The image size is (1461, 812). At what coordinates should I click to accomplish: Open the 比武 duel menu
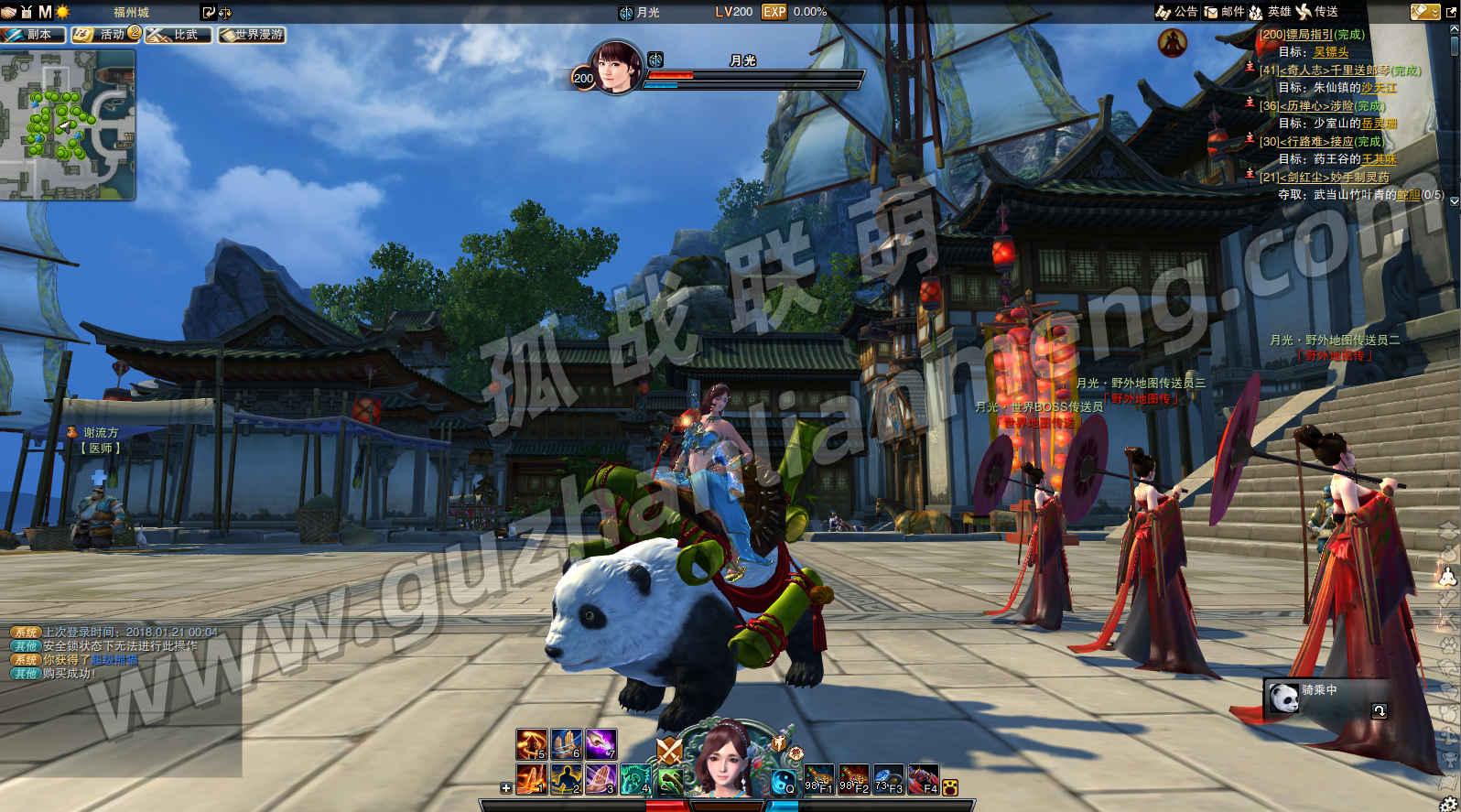(179, 35)
